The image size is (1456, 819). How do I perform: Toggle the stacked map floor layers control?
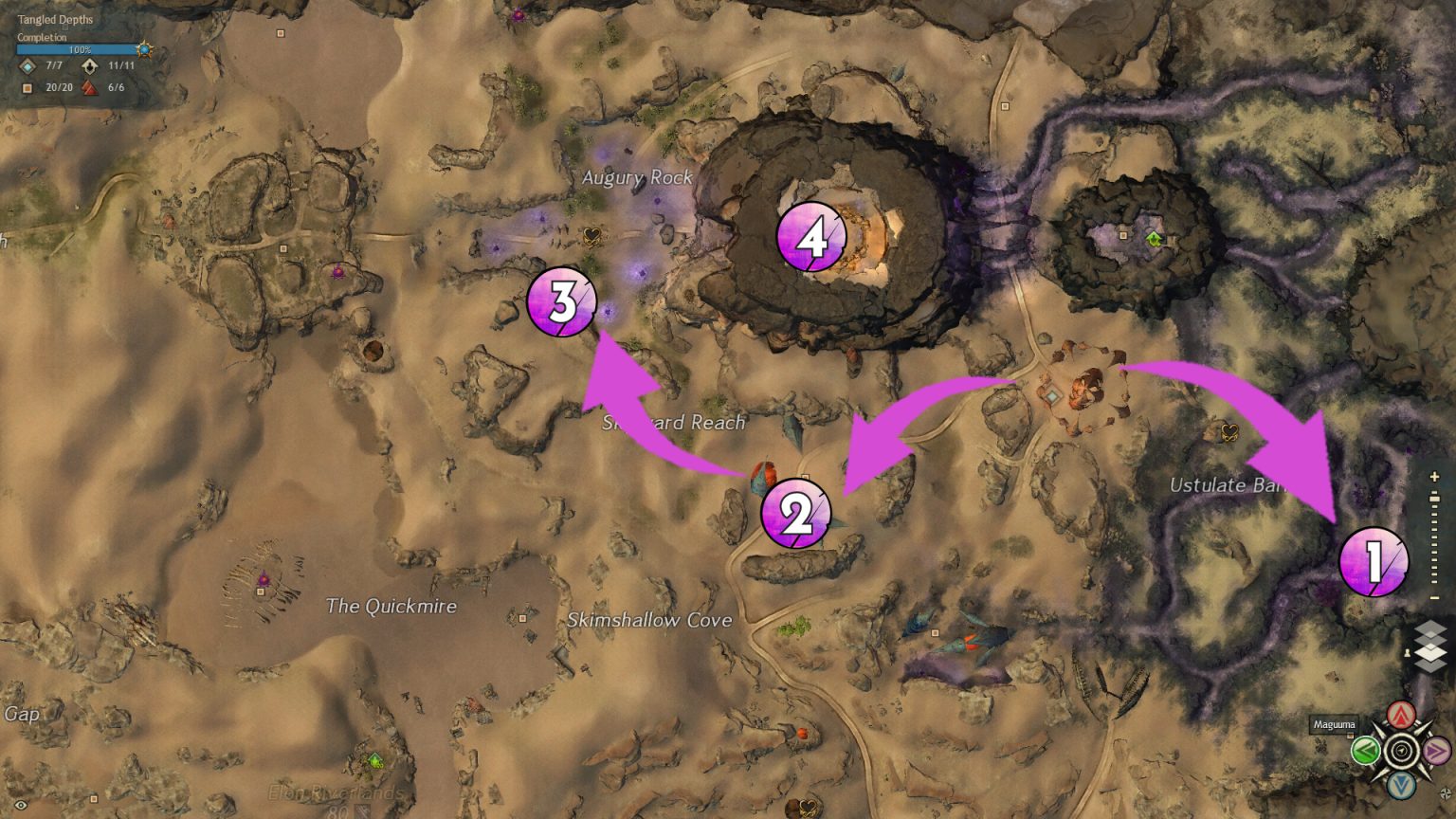(x=1429, y=646)
